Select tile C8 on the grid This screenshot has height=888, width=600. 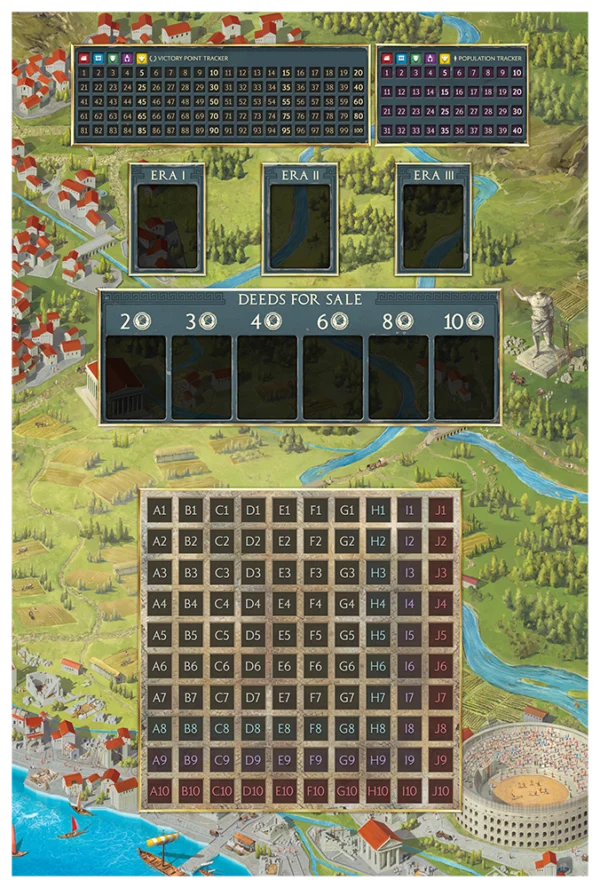[222, 729]
